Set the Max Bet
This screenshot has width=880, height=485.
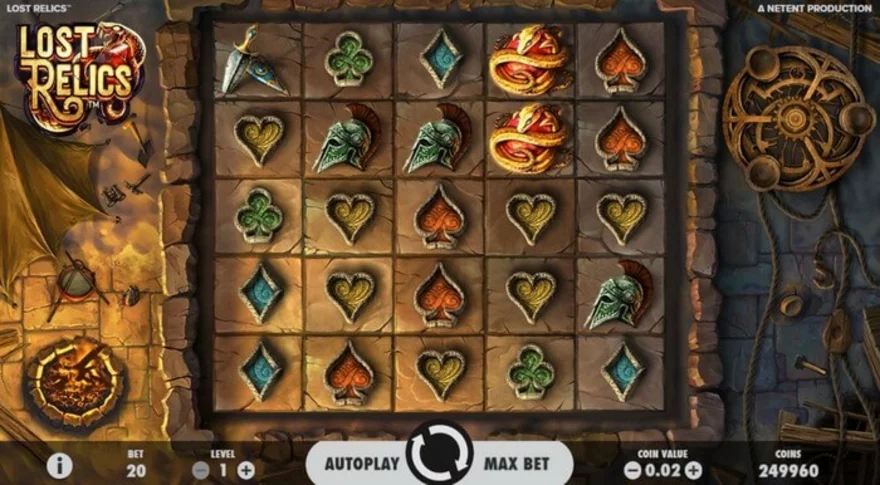516,464
